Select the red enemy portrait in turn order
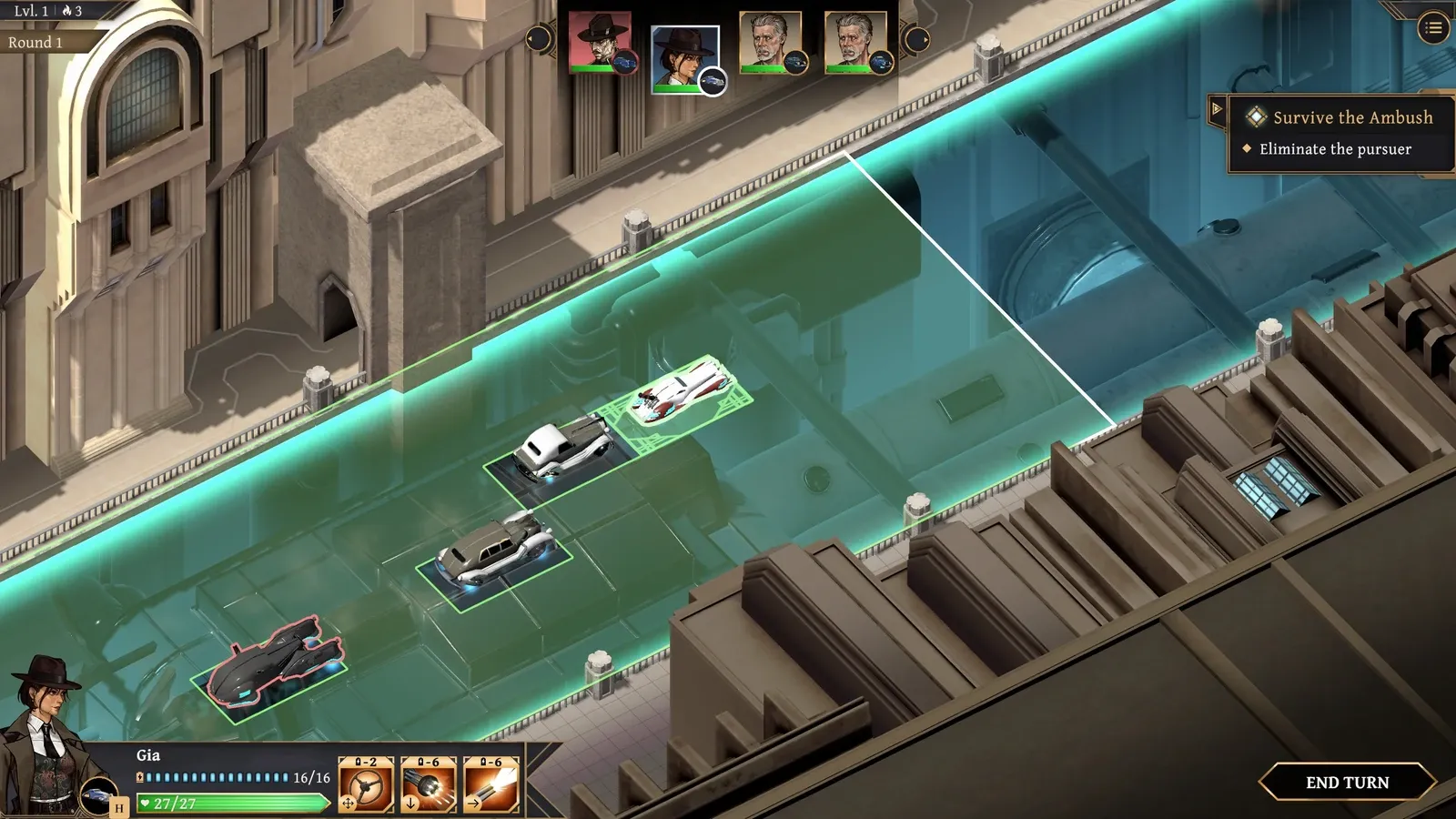 pos(599,42)
